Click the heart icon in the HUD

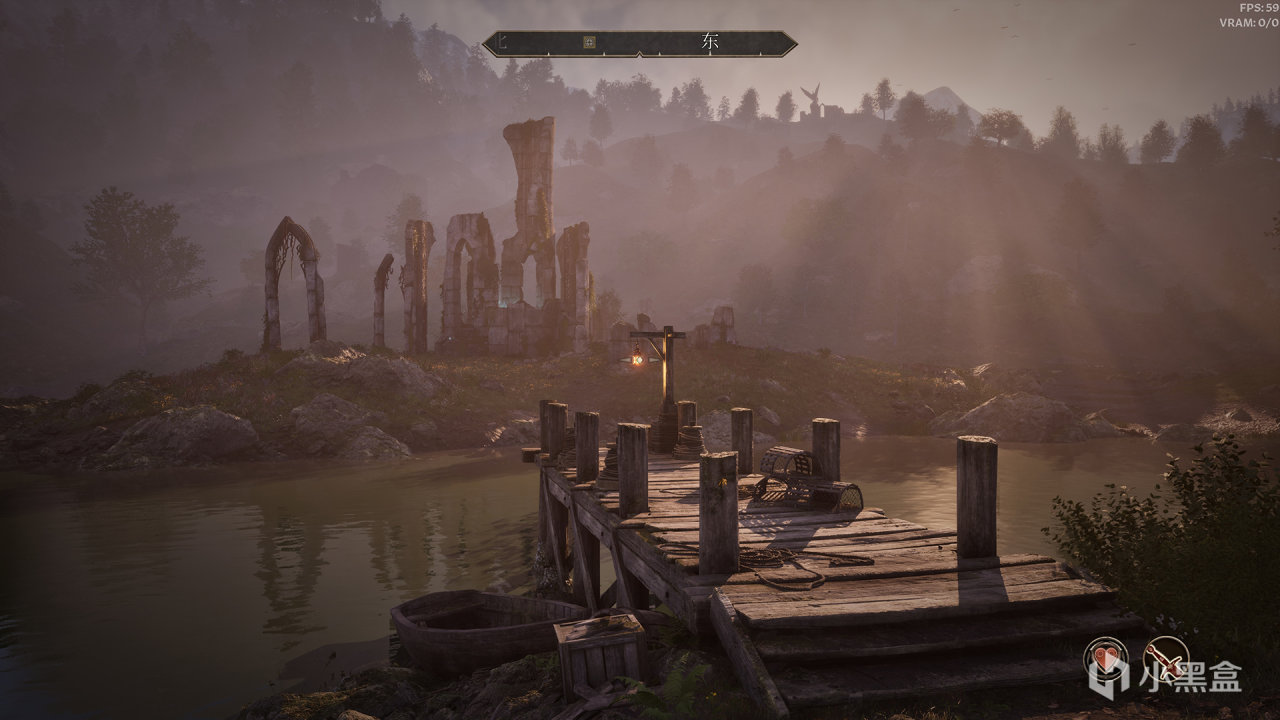pyautogui.click(x=1105, y=659)
